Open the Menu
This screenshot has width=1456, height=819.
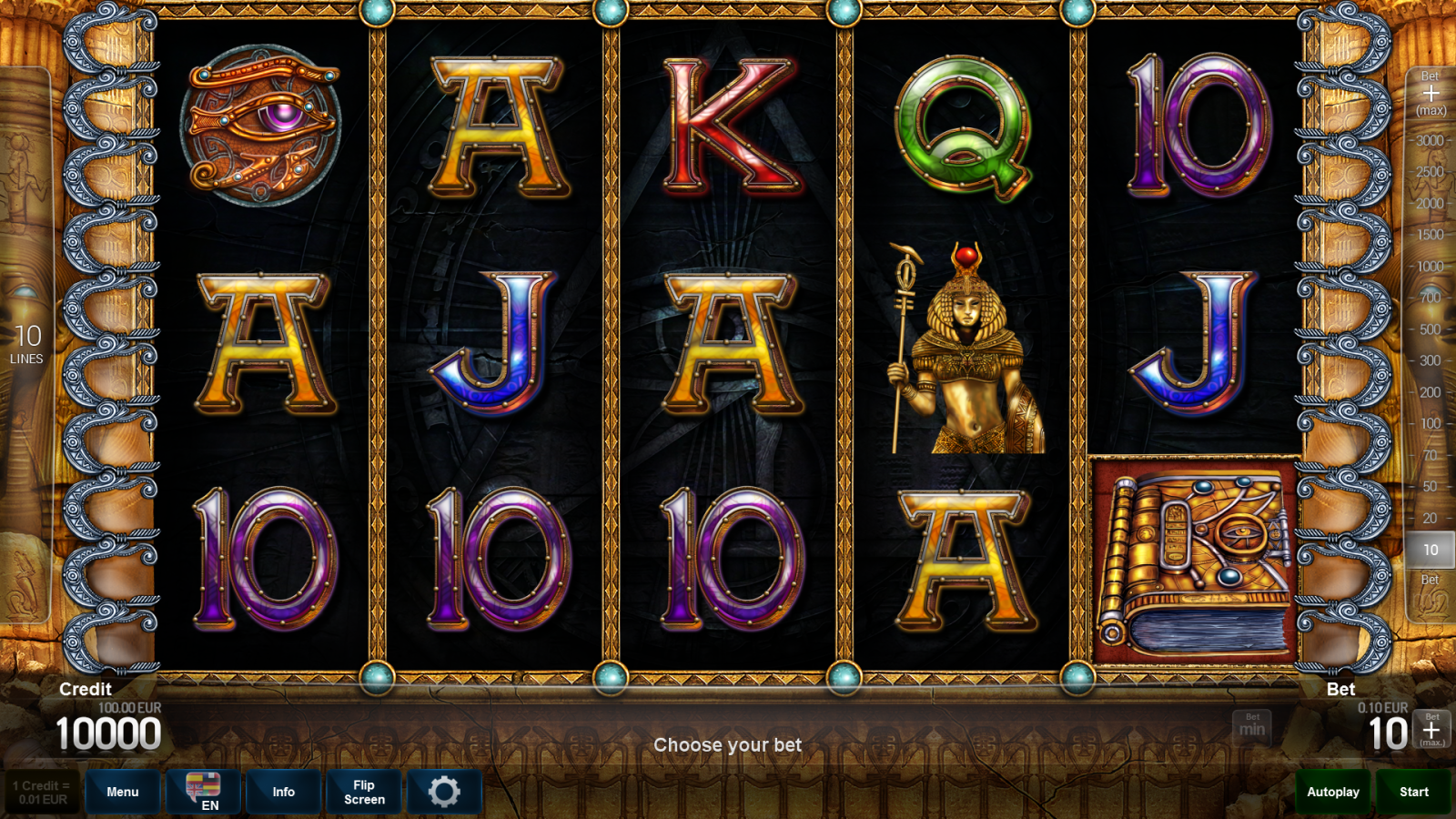[x=123, y=791]
